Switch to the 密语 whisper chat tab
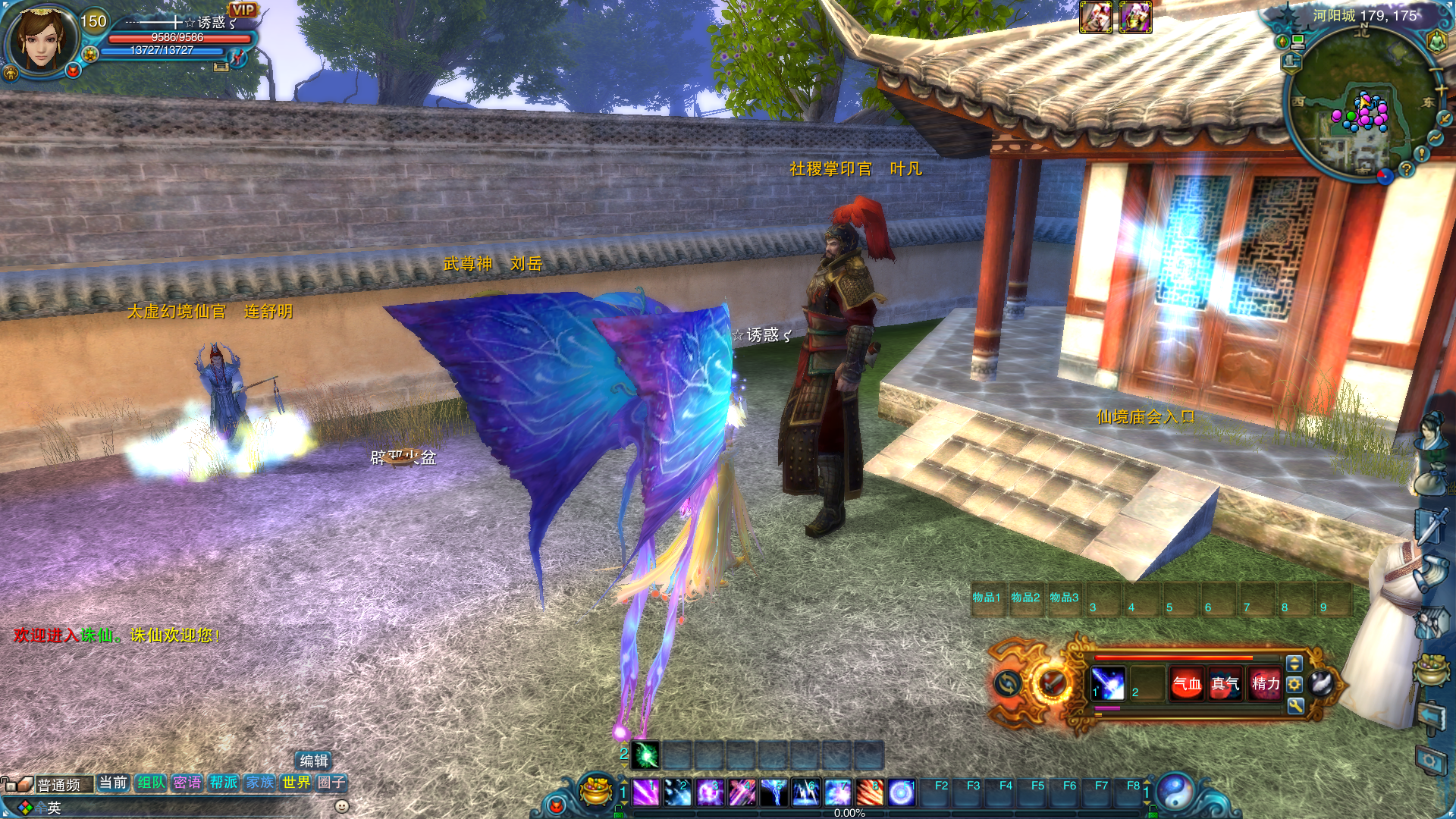Viewport: 1456px width, 819px height. pyautogui.click(x=187, y=783)
